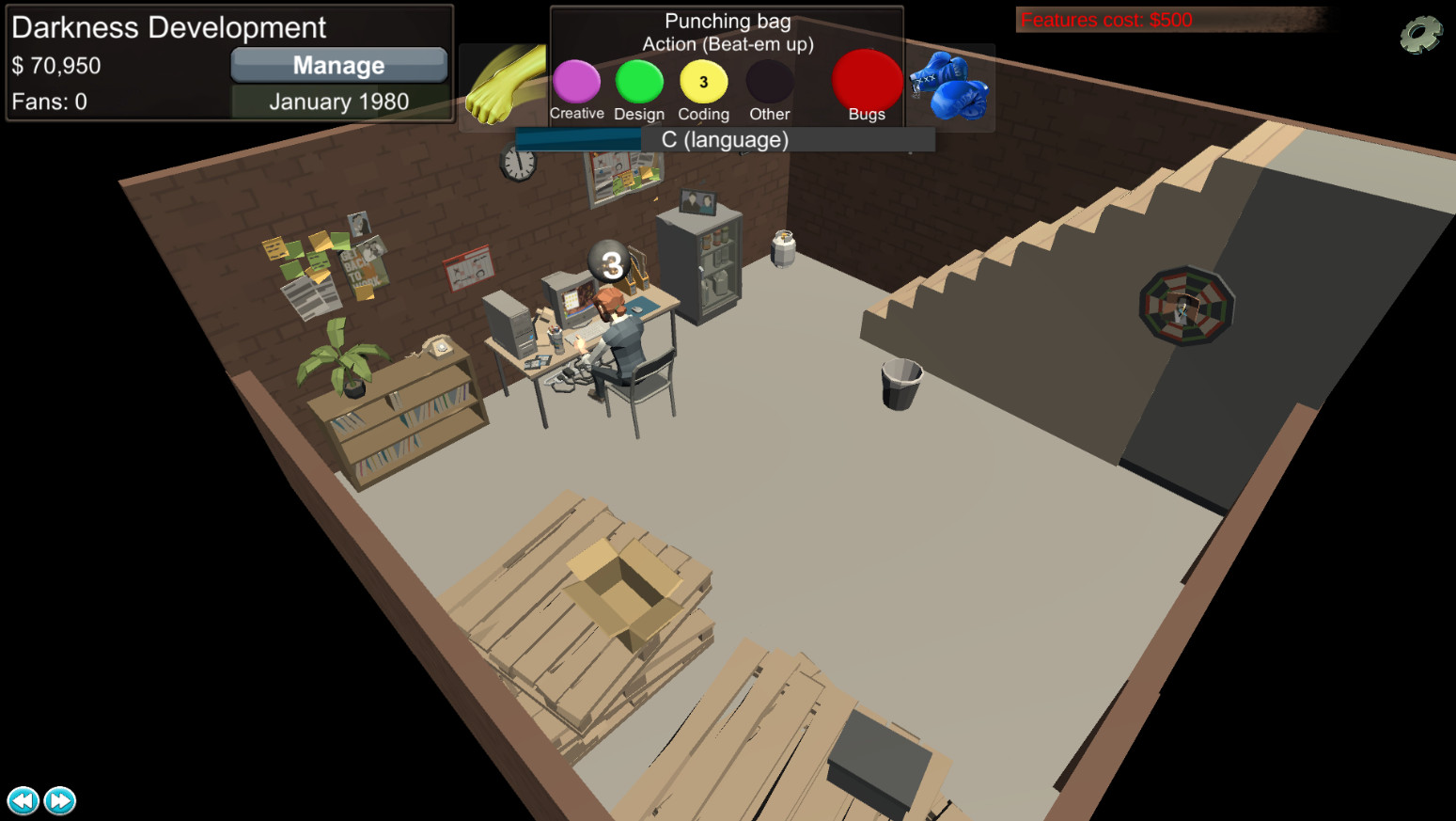1456x821 pixels.
Task: Toggle game speed with the double-arrow button
Action: click(x=58, y=800)
